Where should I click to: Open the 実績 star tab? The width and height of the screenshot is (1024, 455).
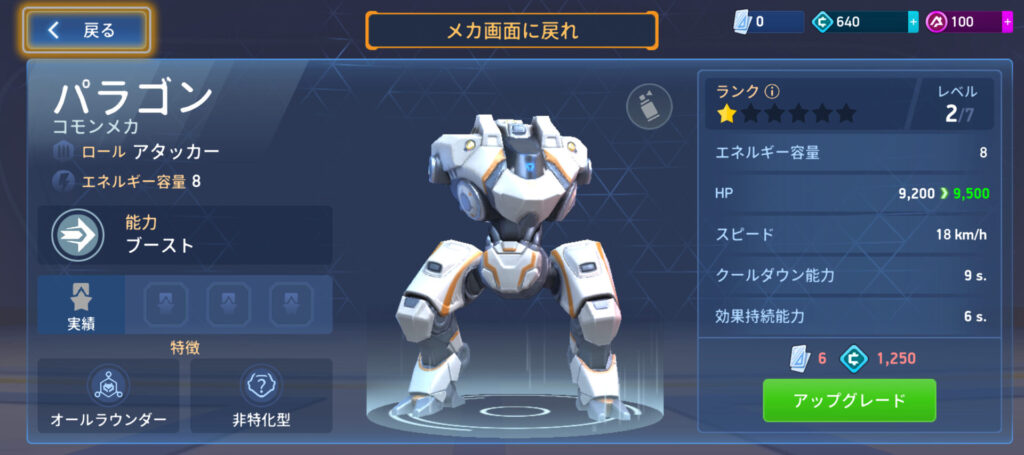81,305
